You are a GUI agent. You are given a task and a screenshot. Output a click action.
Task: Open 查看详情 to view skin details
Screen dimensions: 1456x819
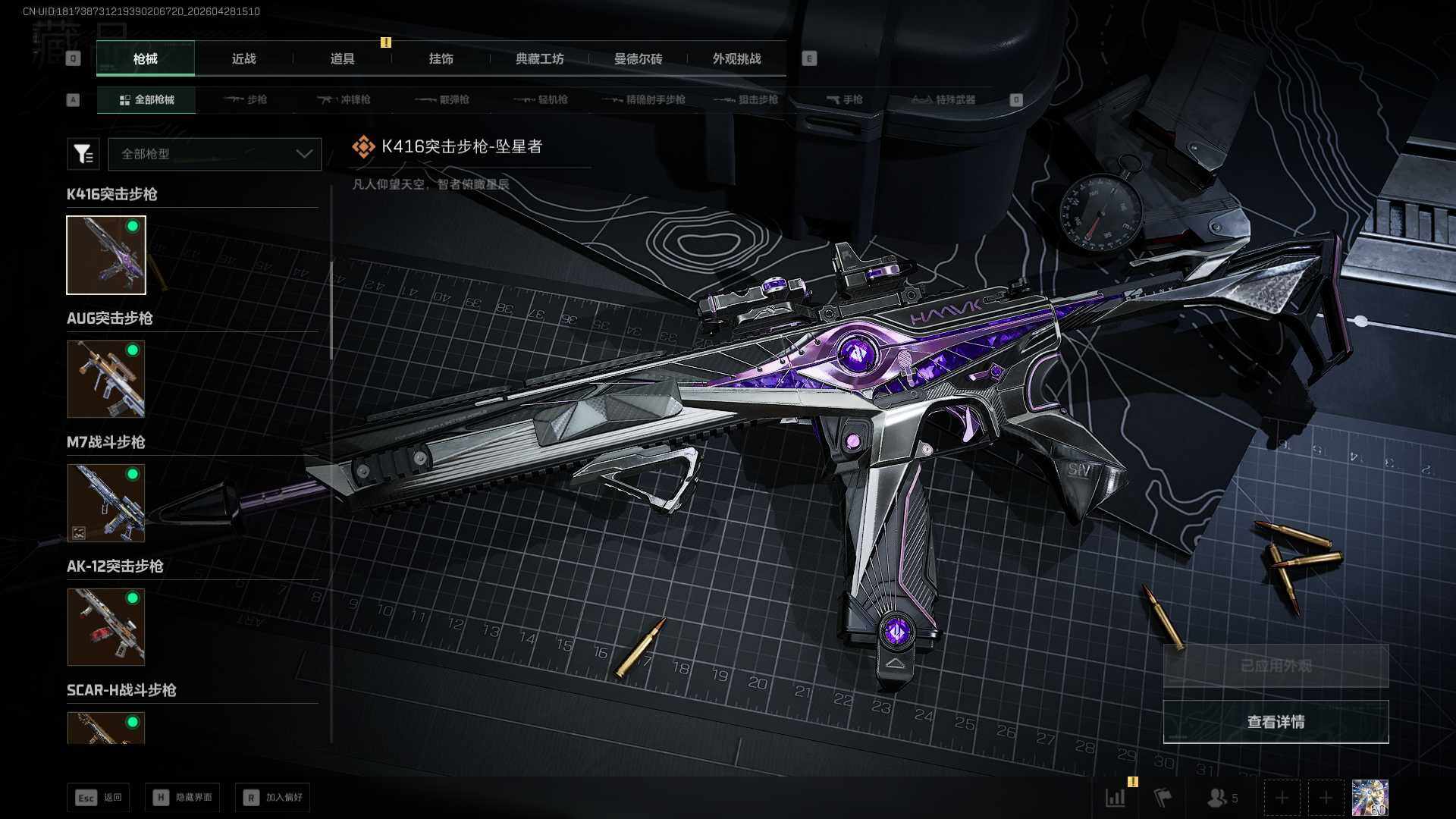coord(1276,722)
